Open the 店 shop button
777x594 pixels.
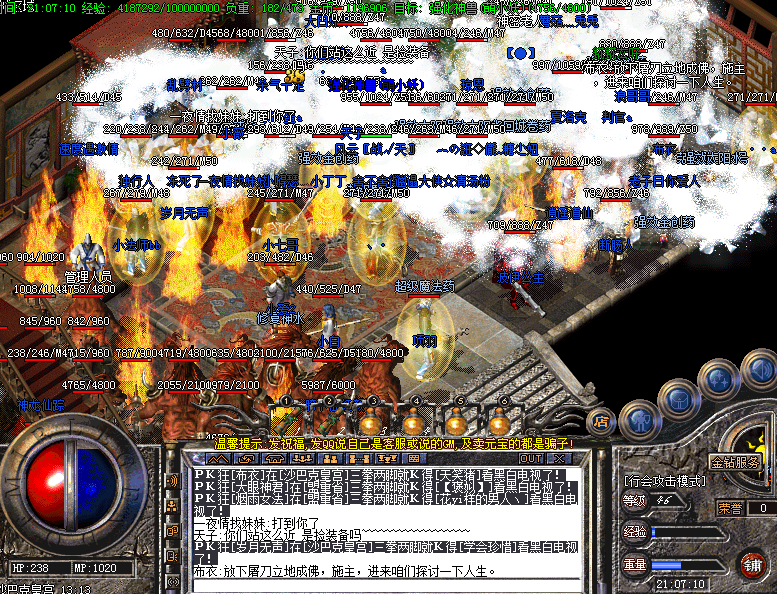point(601,422)
